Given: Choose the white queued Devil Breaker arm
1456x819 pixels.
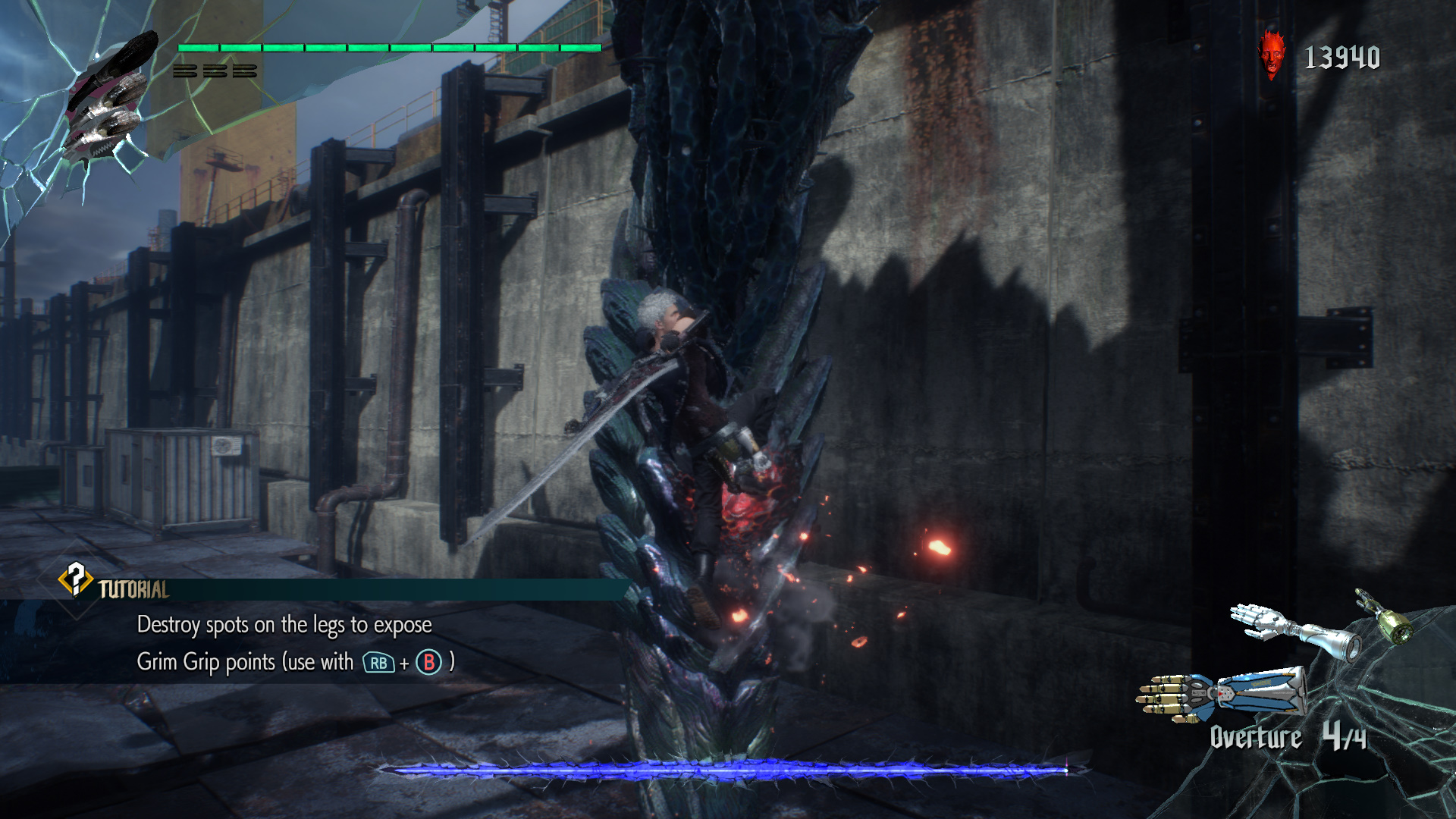Looking at the screenshot, I should 1292,629.
